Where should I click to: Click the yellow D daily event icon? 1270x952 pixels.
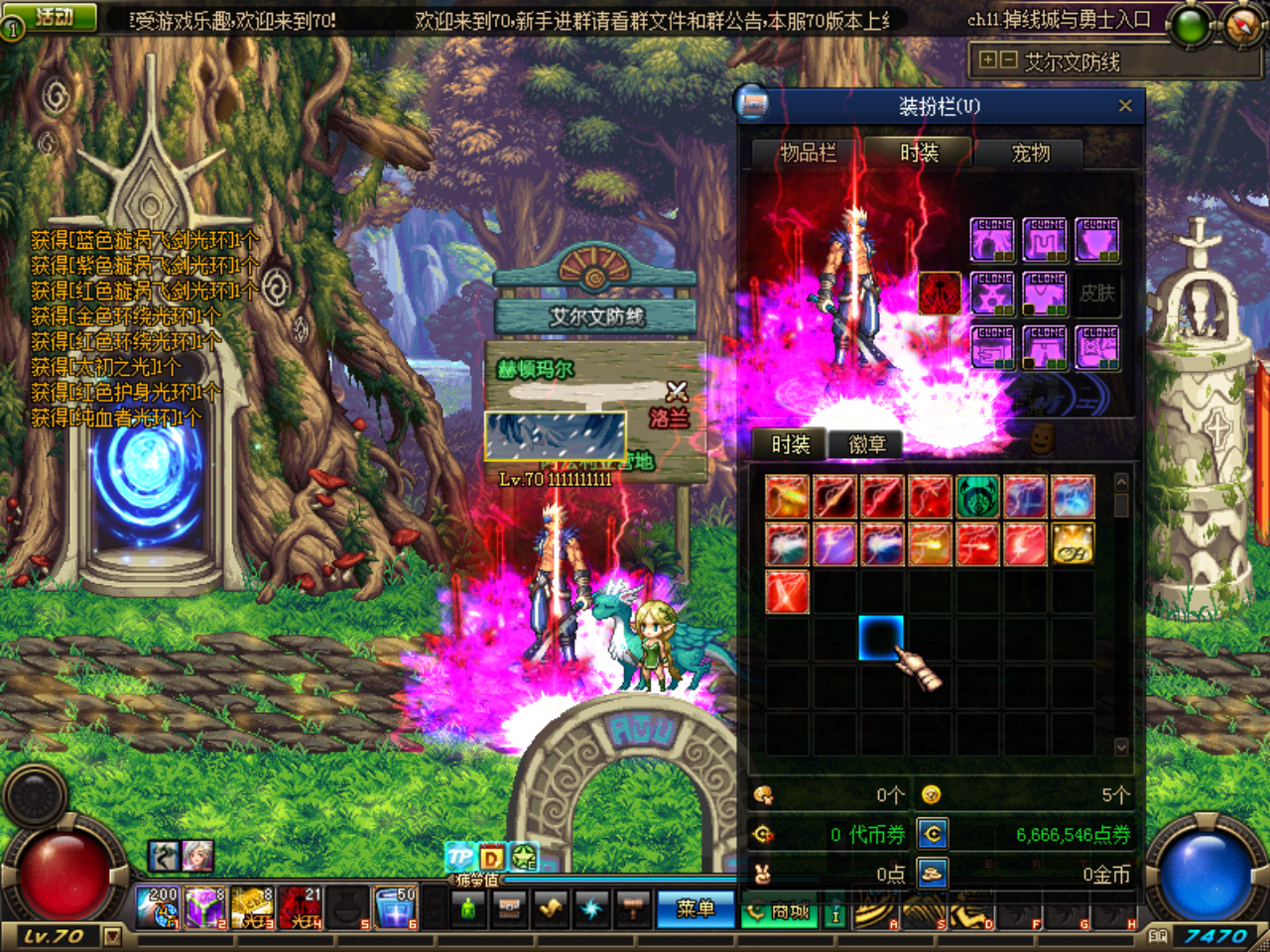[x=490, y=856]
